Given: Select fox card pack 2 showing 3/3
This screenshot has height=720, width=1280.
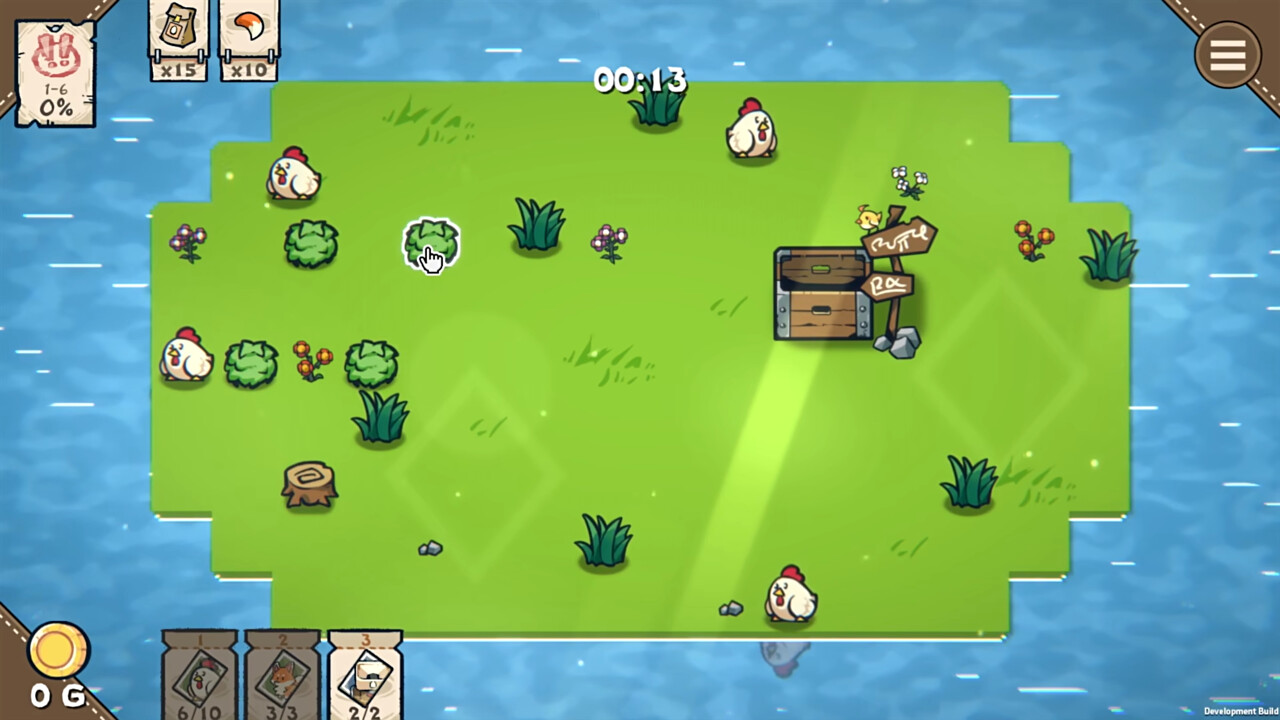Looking at the screenshot, I should pos(283,675).
